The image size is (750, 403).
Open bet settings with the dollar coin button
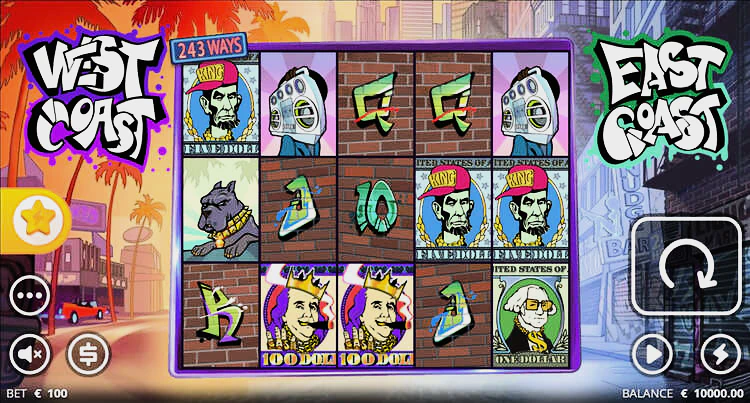click(x=87, y=353)
